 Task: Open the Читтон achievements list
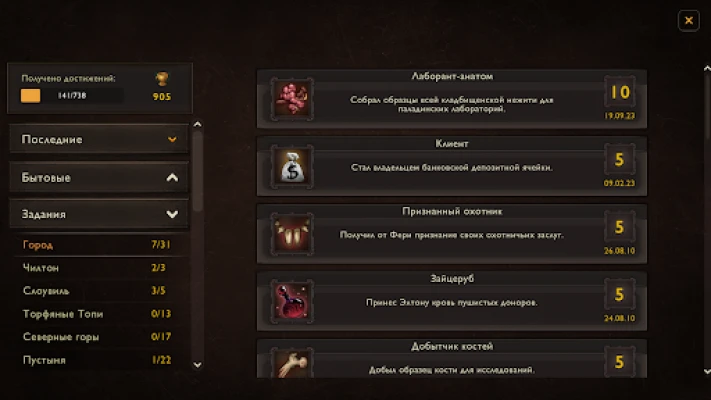coord(99,268)
